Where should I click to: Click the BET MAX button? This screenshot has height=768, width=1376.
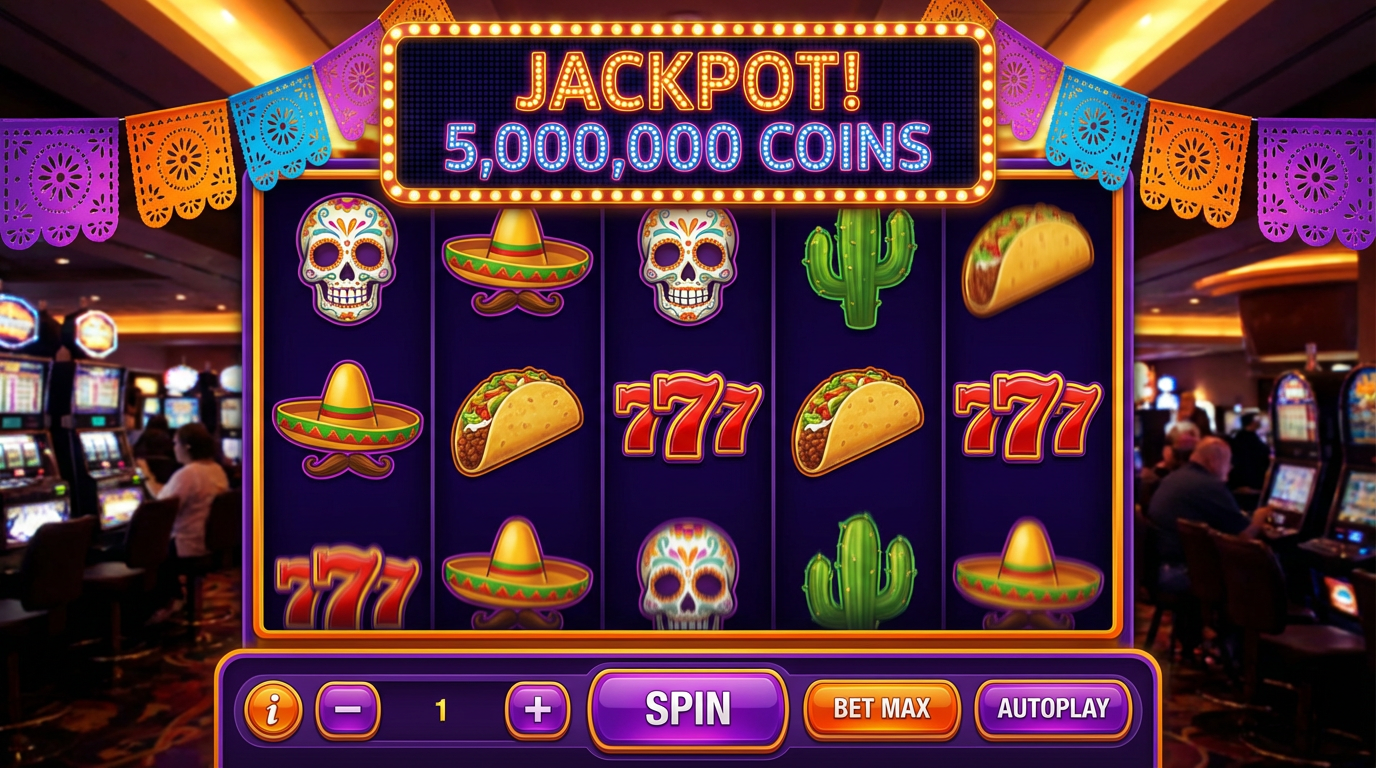(881, 709)
